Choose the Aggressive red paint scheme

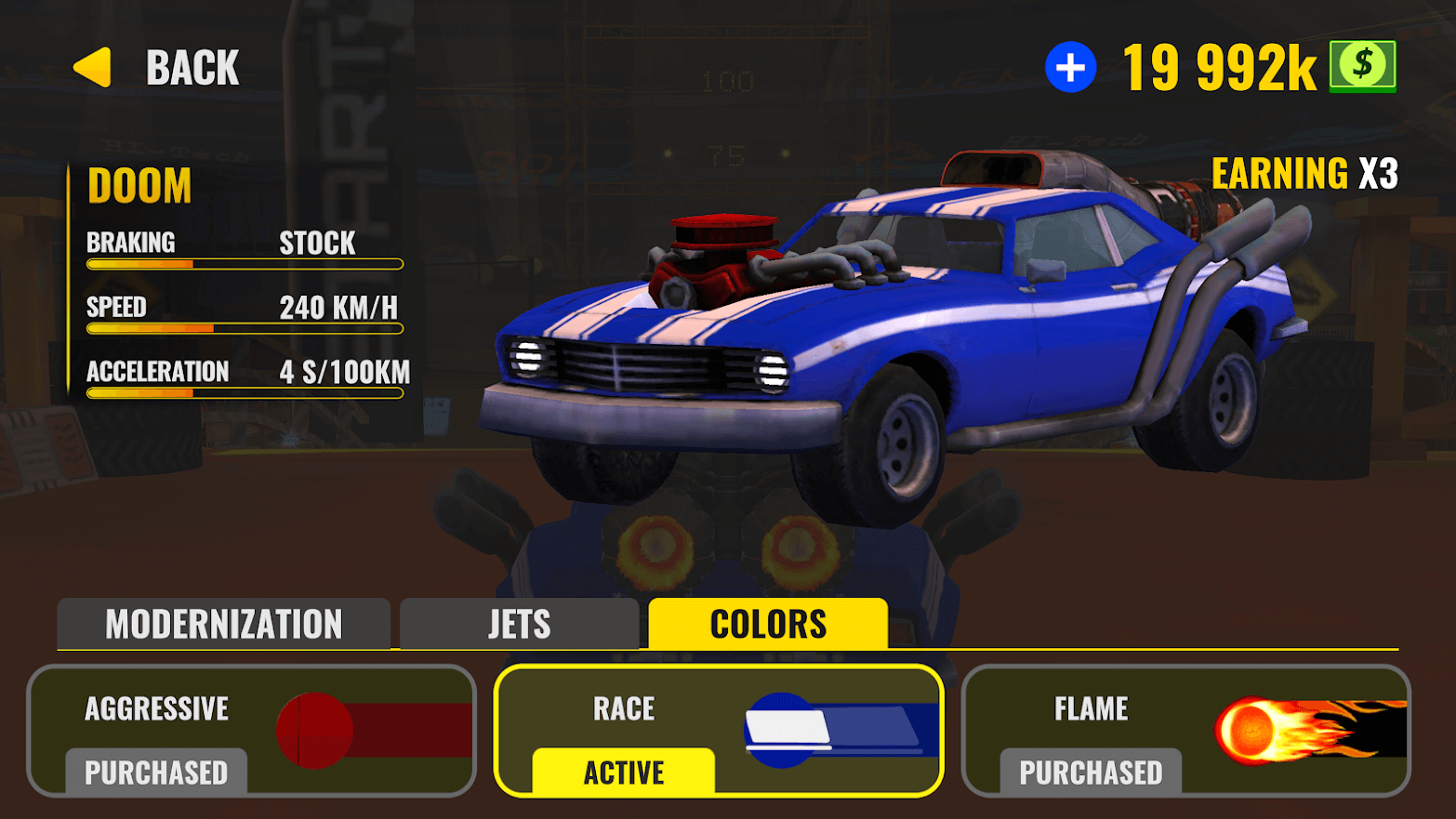click(251, 731)
